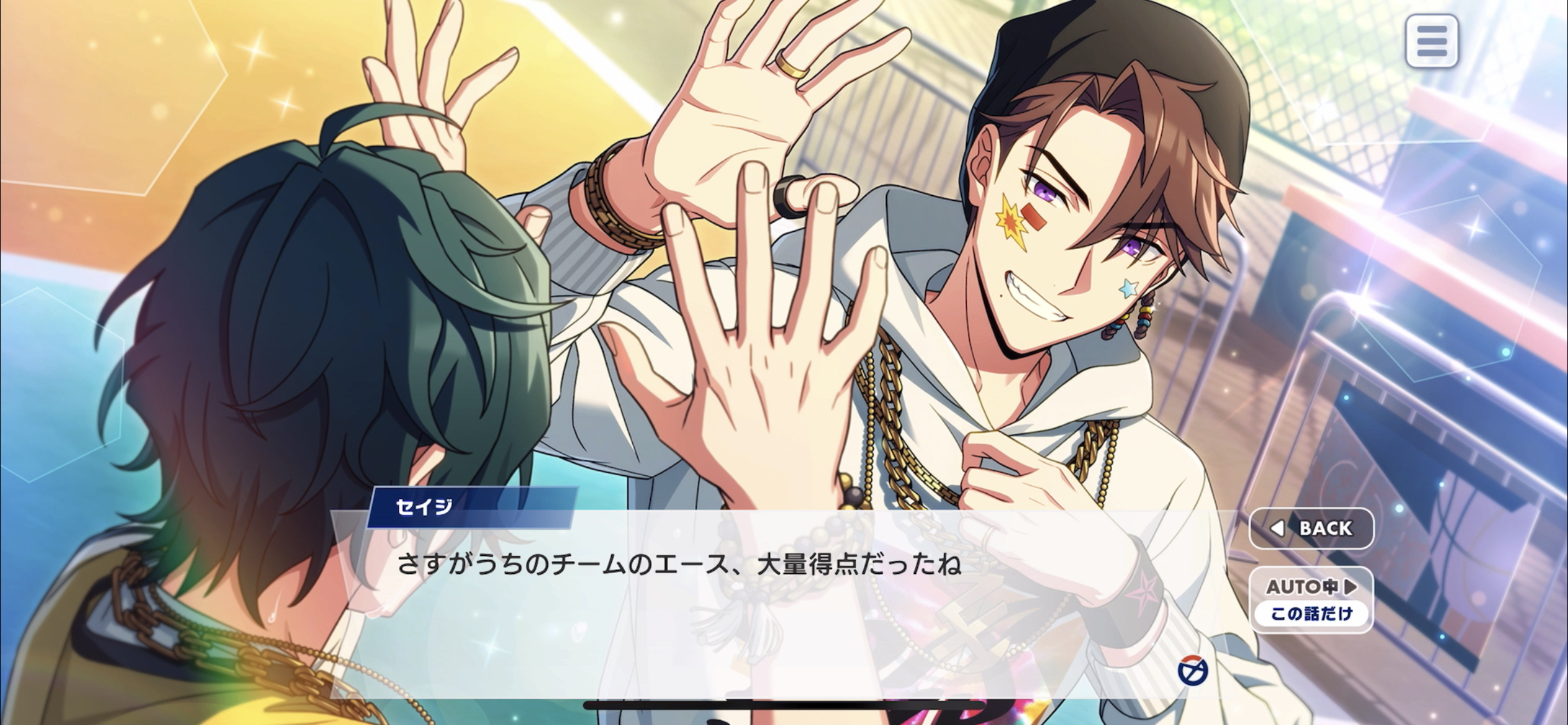Open the hamburger menu button
This screenshot has height=725, width=1568.
[x=1431, y=42]
